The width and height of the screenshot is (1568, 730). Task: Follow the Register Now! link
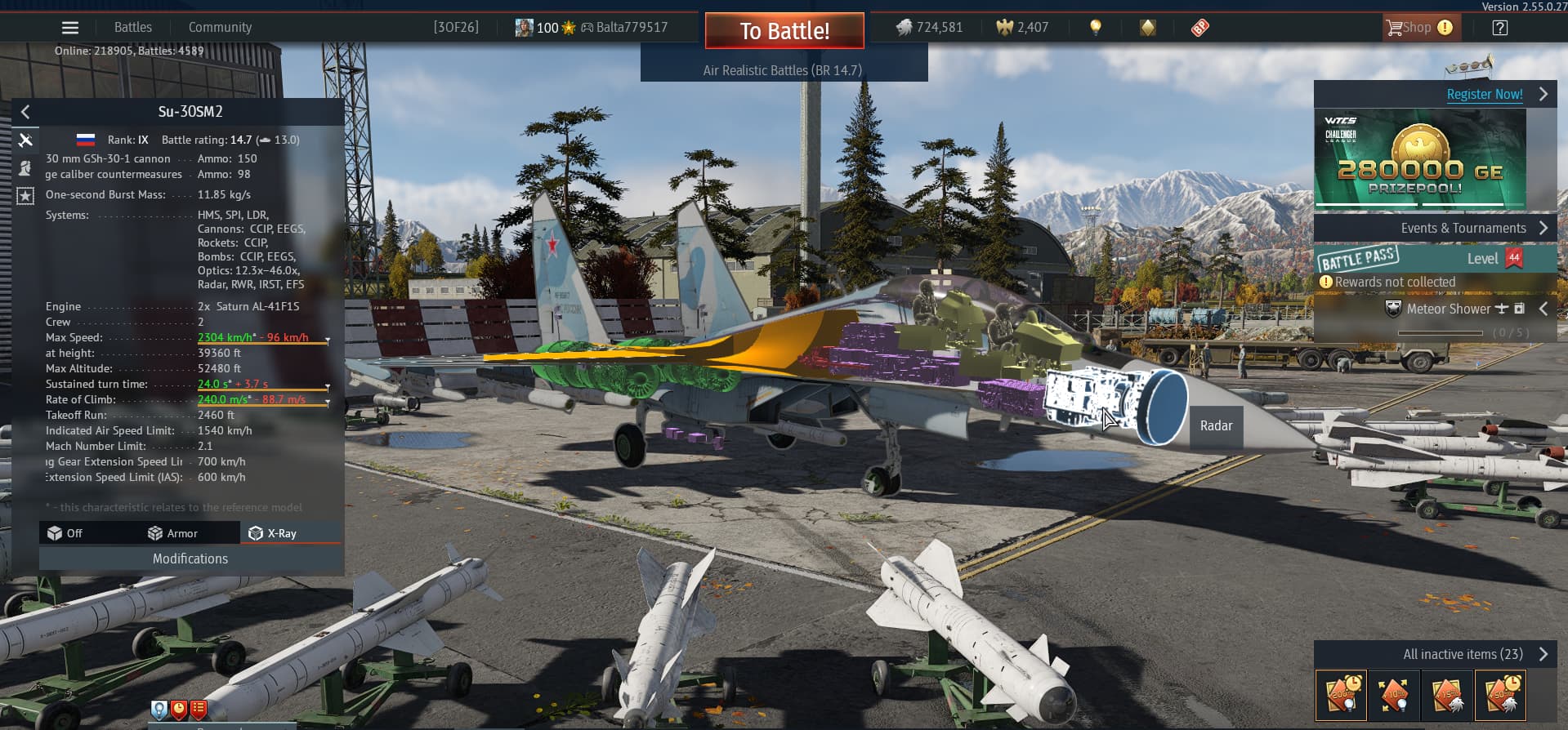coord(1485,94)
